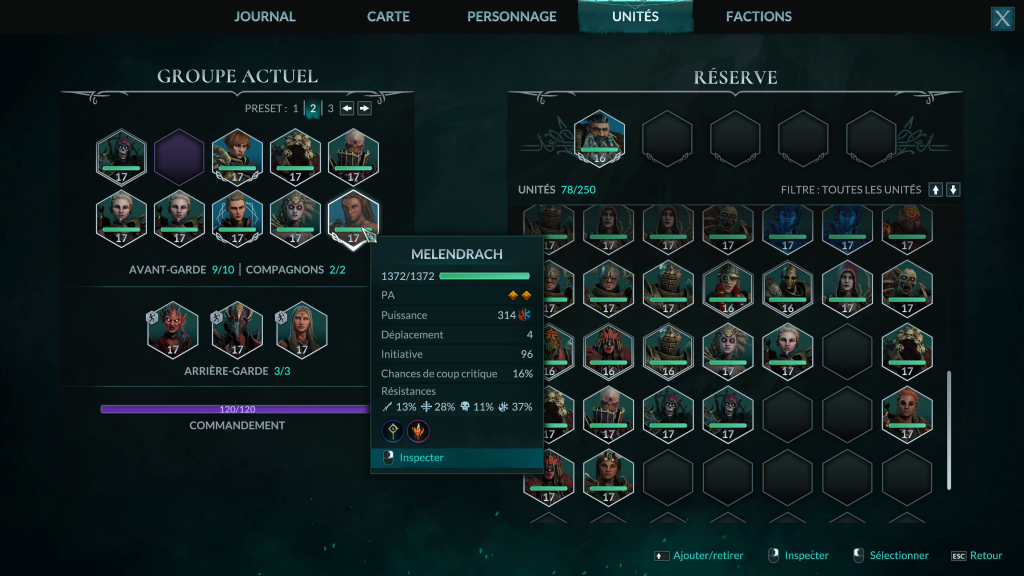The width and height of the screenshot is (1024, 576).
Task: Select the empty purple vanguard slot
Action: click(179, 156)
